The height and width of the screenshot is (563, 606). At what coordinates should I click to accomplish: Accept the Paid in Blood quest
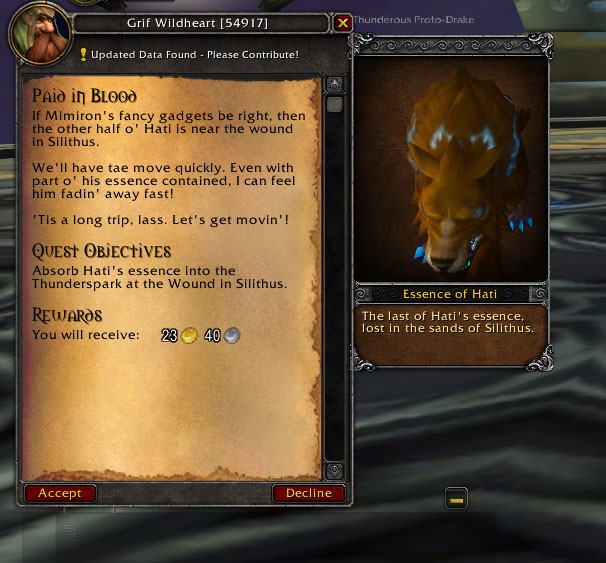click(60, 493)
